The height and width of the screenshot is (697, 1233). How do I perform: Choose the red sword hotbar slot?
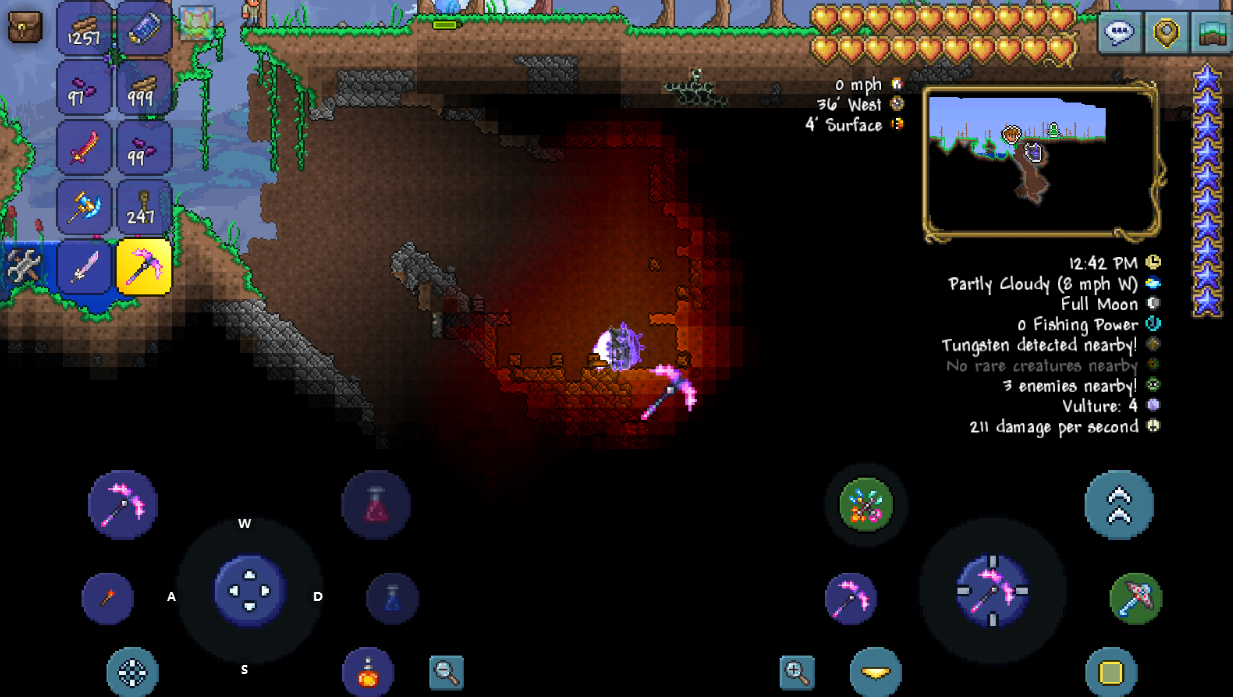coord(84,148)
